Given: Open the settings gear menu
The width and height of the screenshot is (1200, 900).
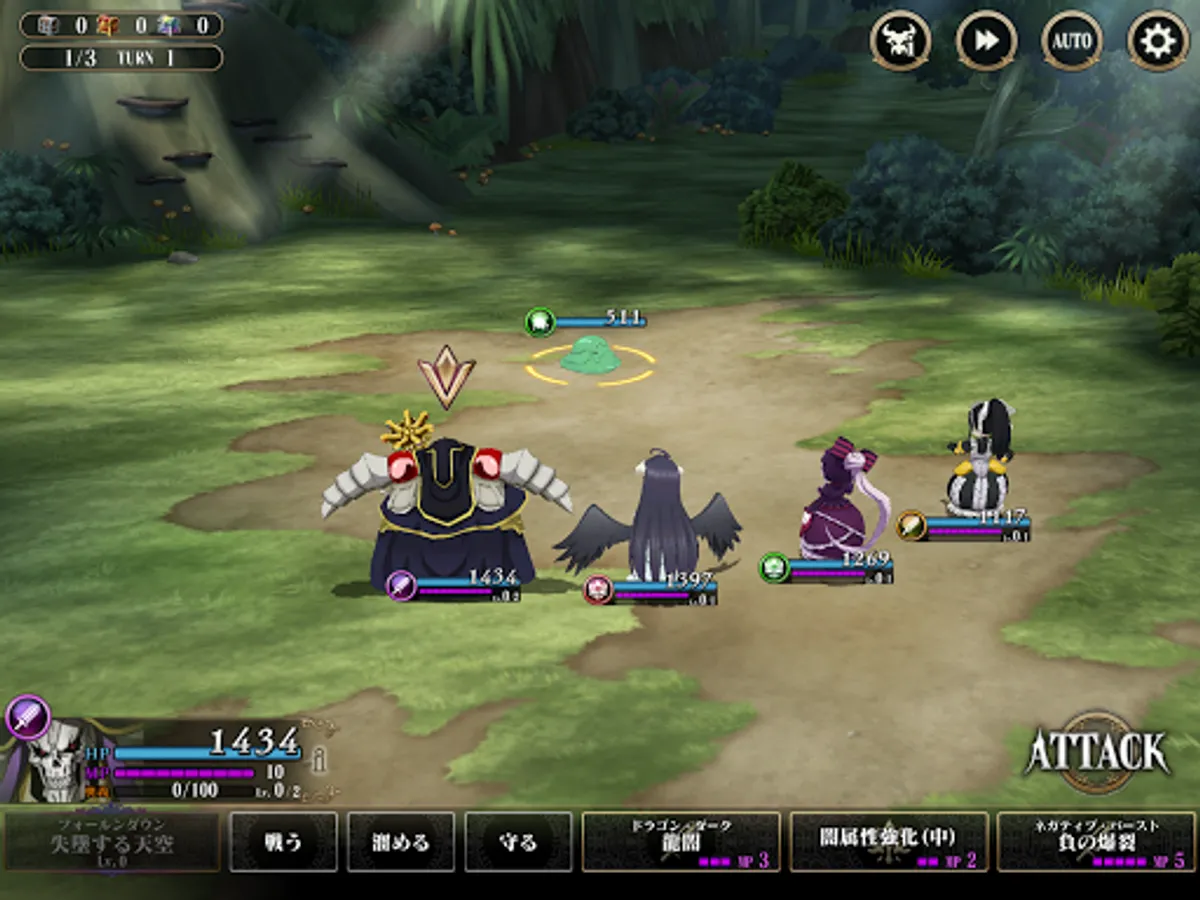Looking at the screenshot, I should (1157, 41).
